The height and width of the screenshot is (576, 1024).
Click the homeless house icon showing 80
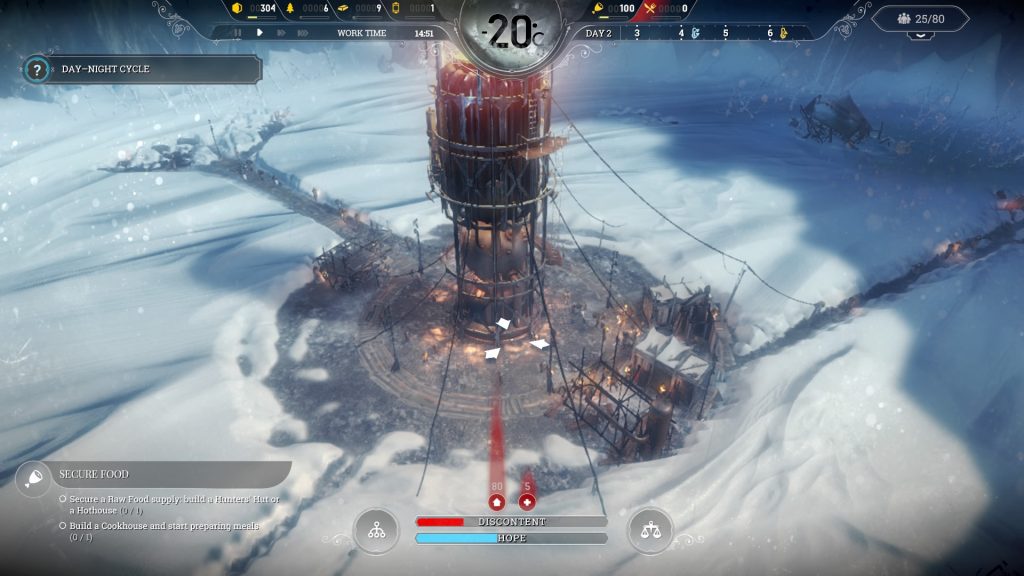click(496, 502)
